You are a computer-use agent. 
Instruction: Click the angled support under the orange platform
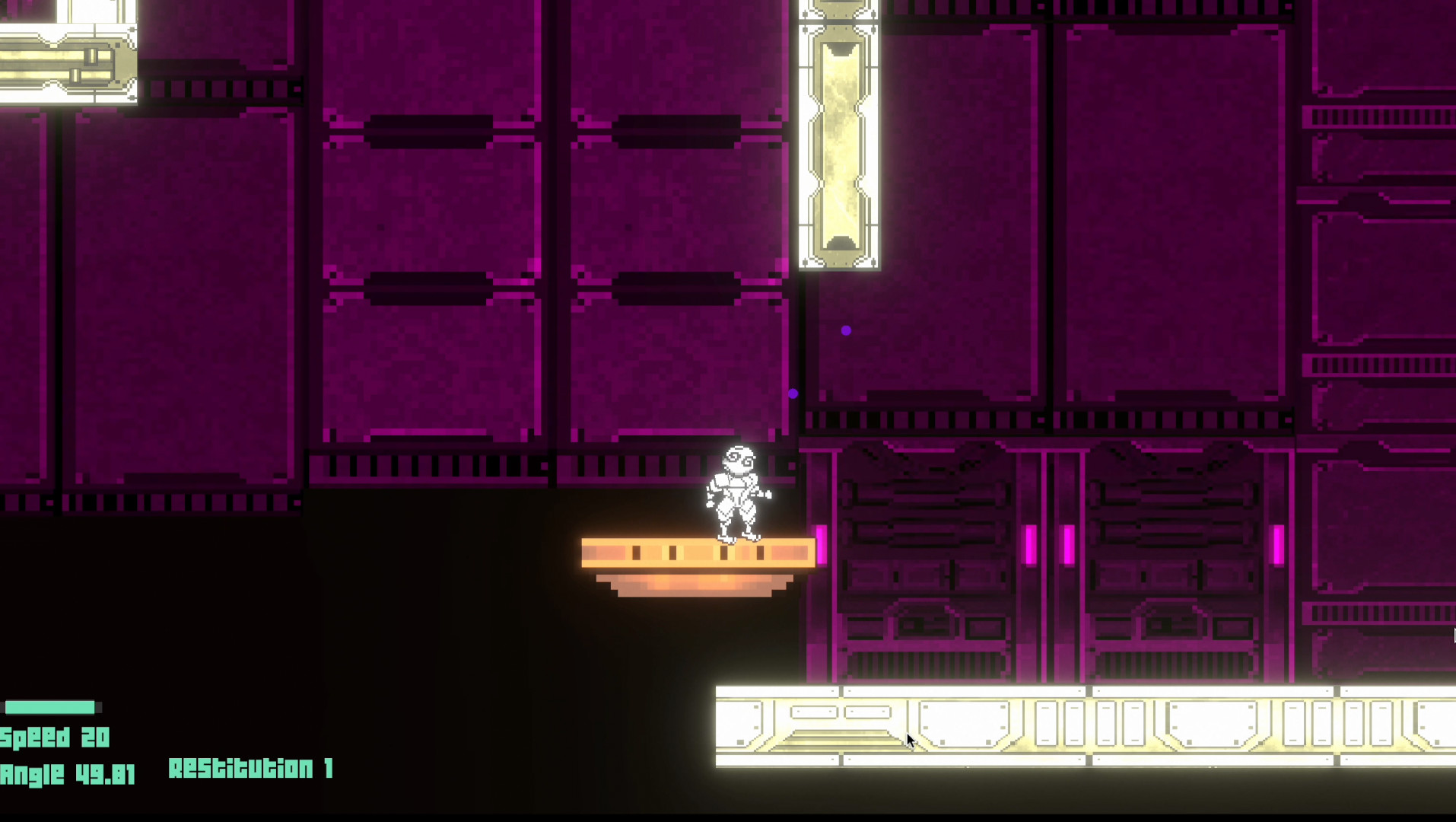[x=696, y=586]
